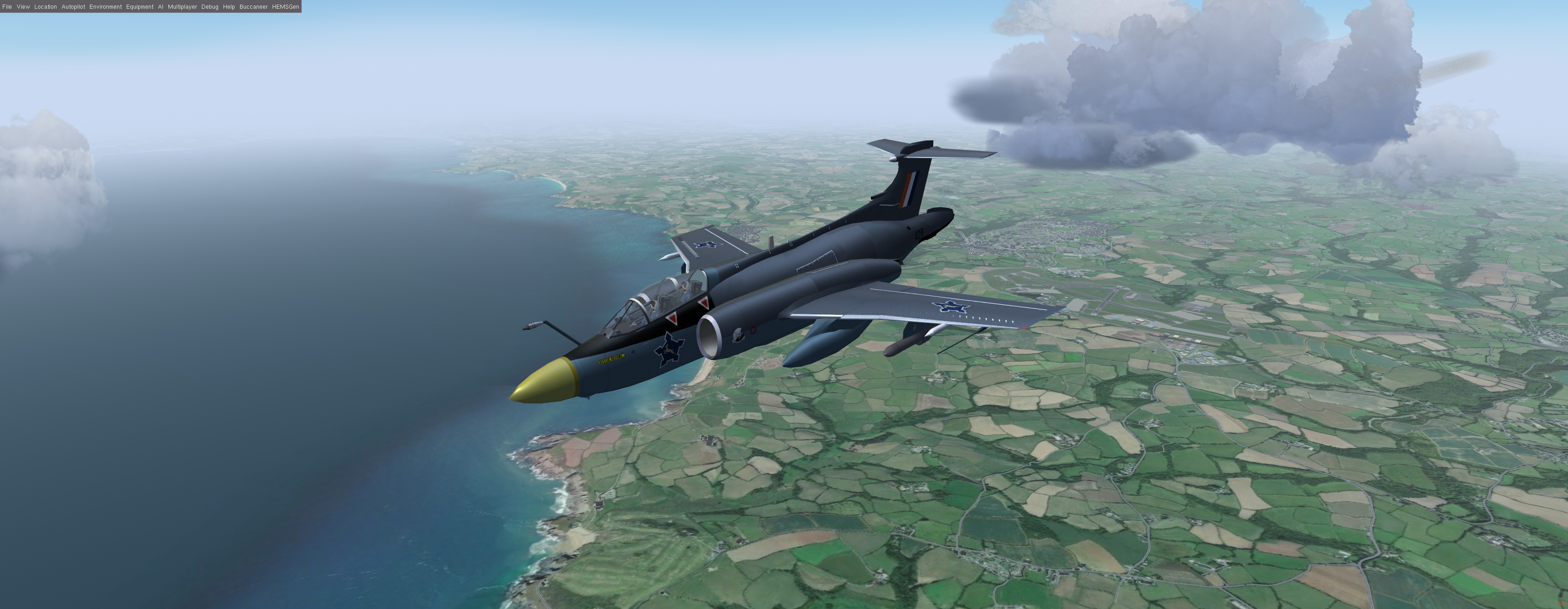Open the Autopilot menu
Viewport: 1568px width, 609px height.
(73, 7)
